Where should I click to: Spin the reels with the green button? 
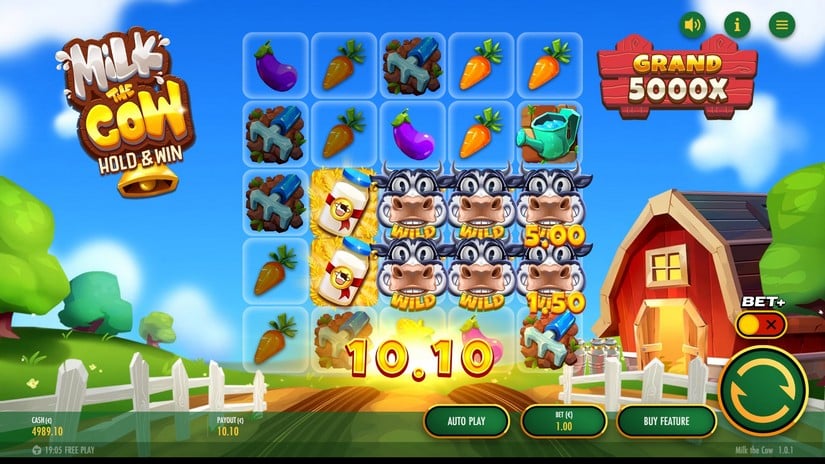coord(762,391)
